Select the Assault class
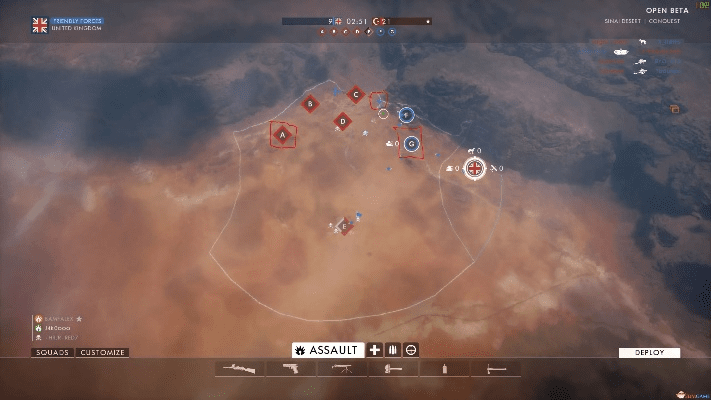The width and height of the screenshot is (711, 400). coord(327,350)
